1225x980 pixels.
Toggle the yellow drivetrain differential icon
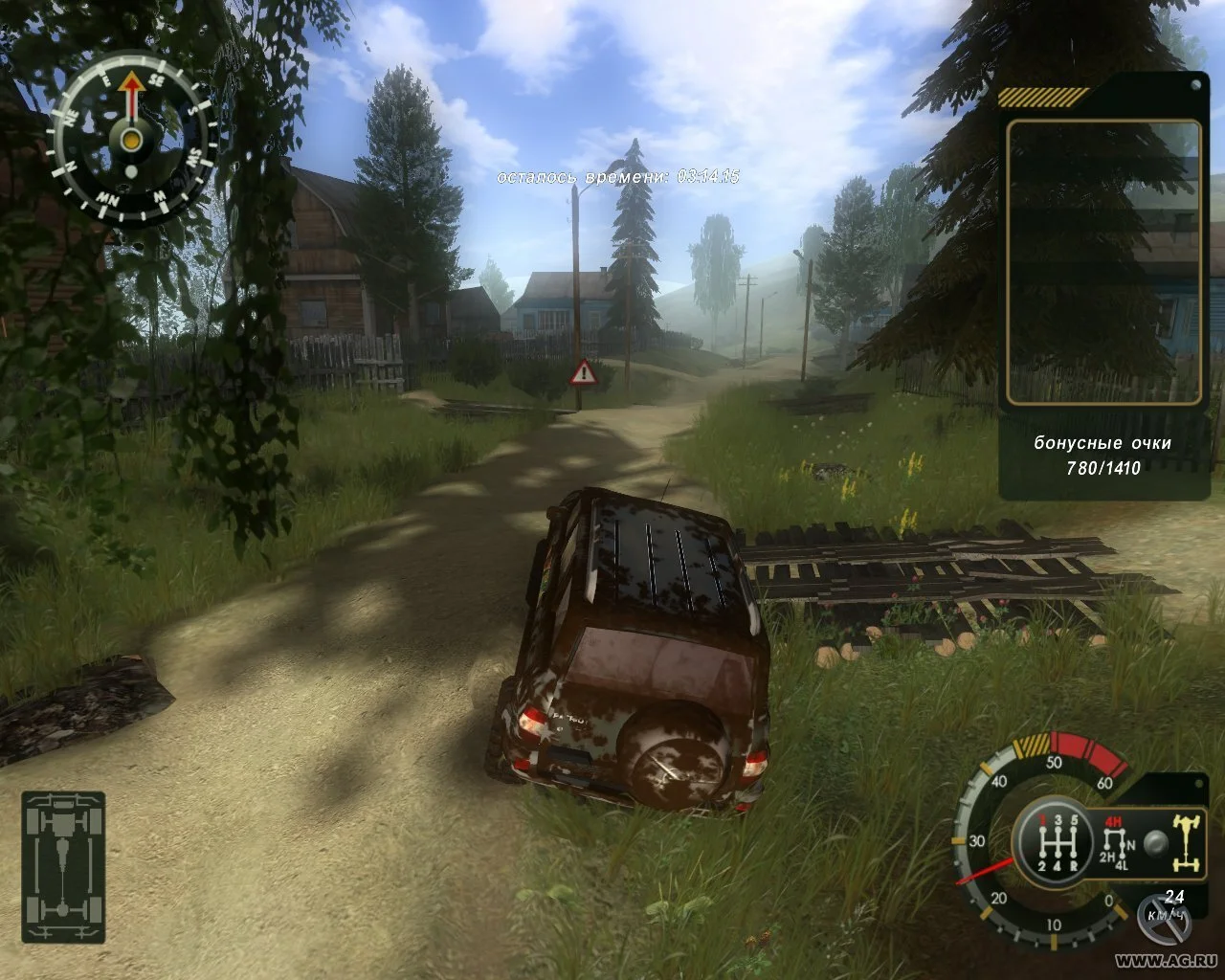(1187, 840)
